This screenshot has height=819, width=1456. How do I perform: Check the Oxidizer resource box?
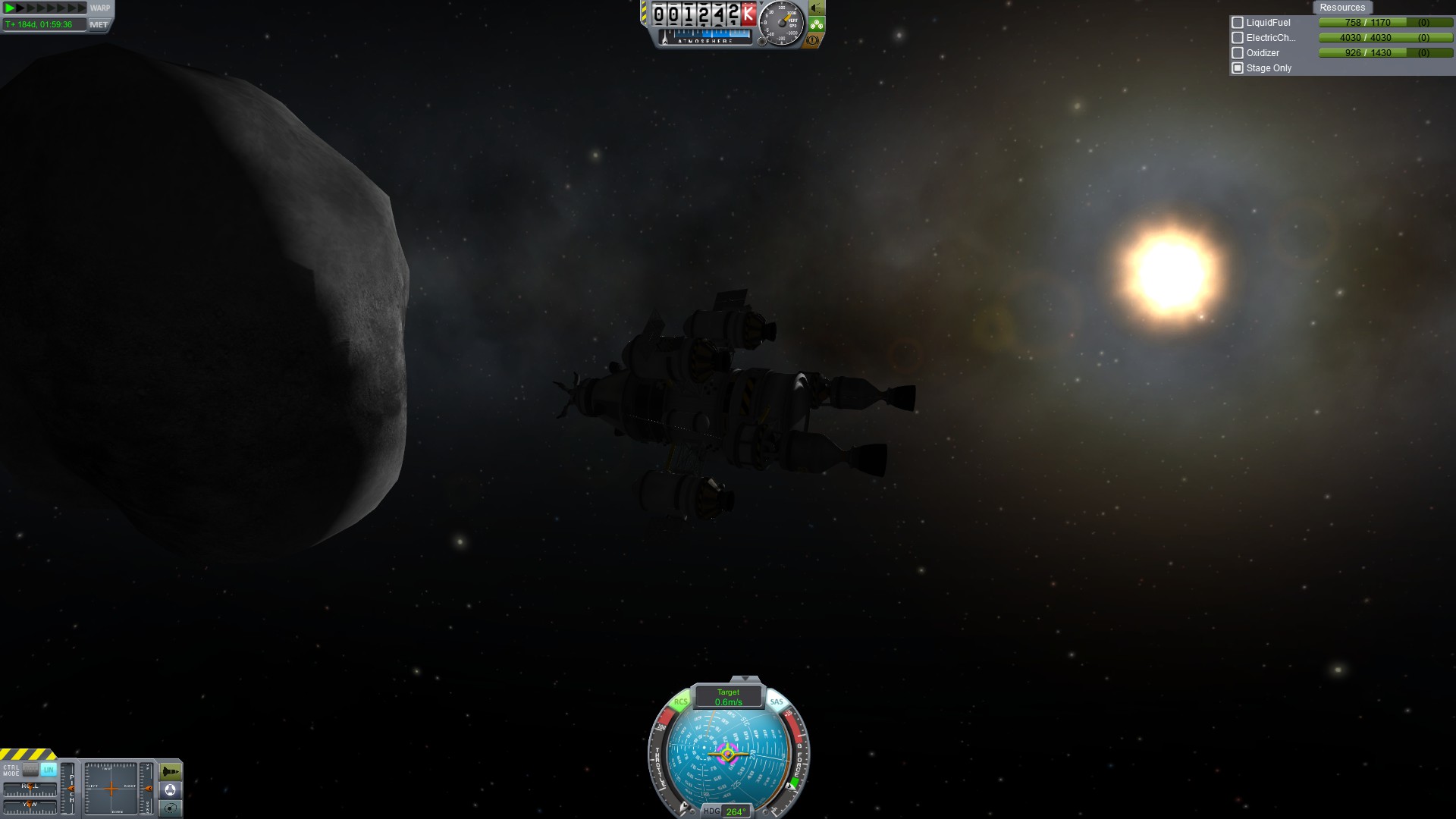pos(1238,53)
